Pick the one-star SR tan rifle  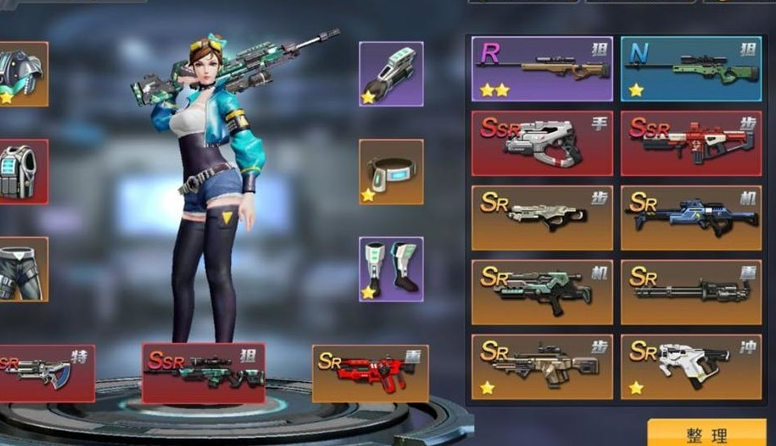point(542,366)
